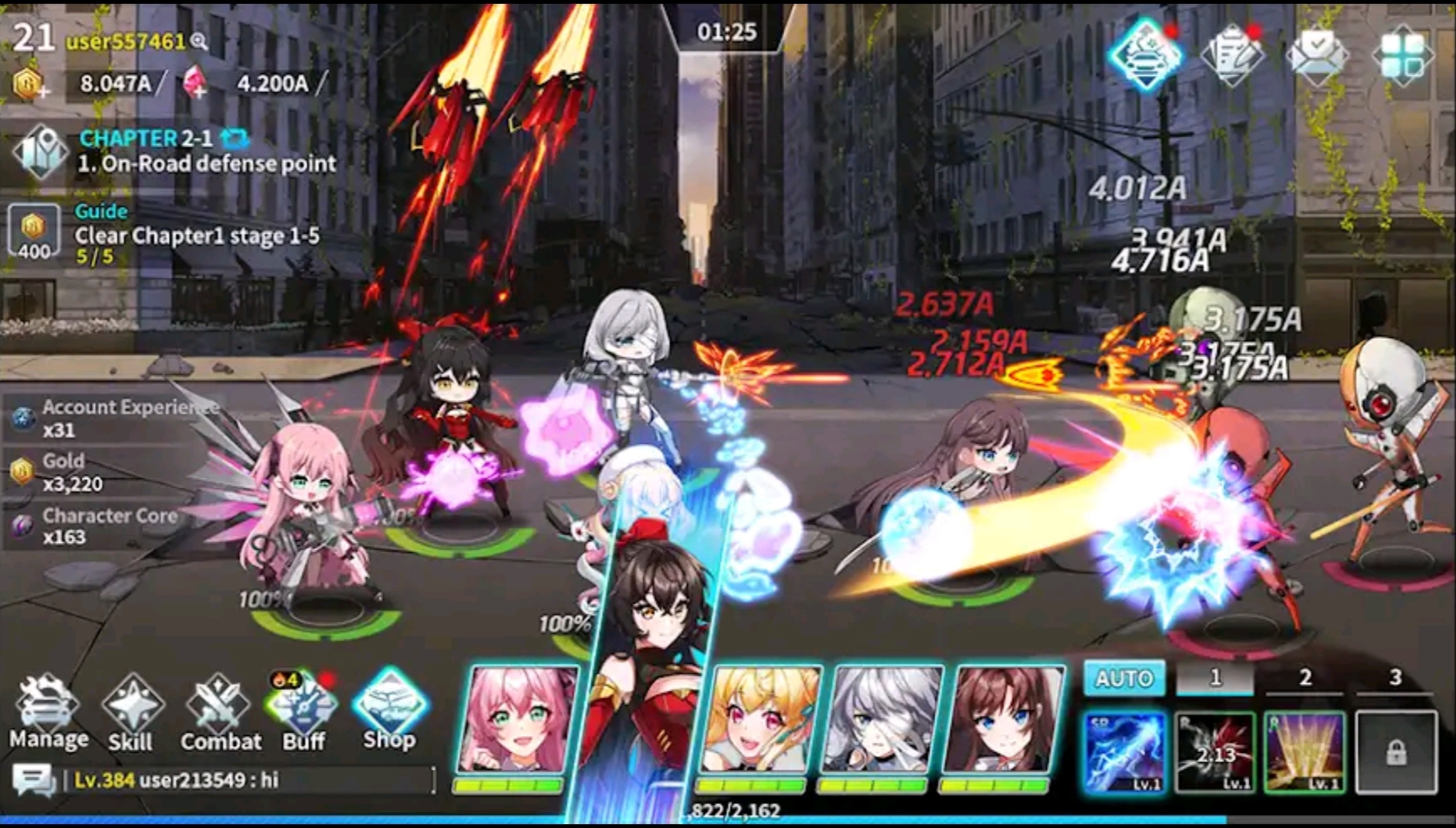Toggle AUTO battle mode
The width and height of the screenshot is (1456, 828).
(1123, 678)
